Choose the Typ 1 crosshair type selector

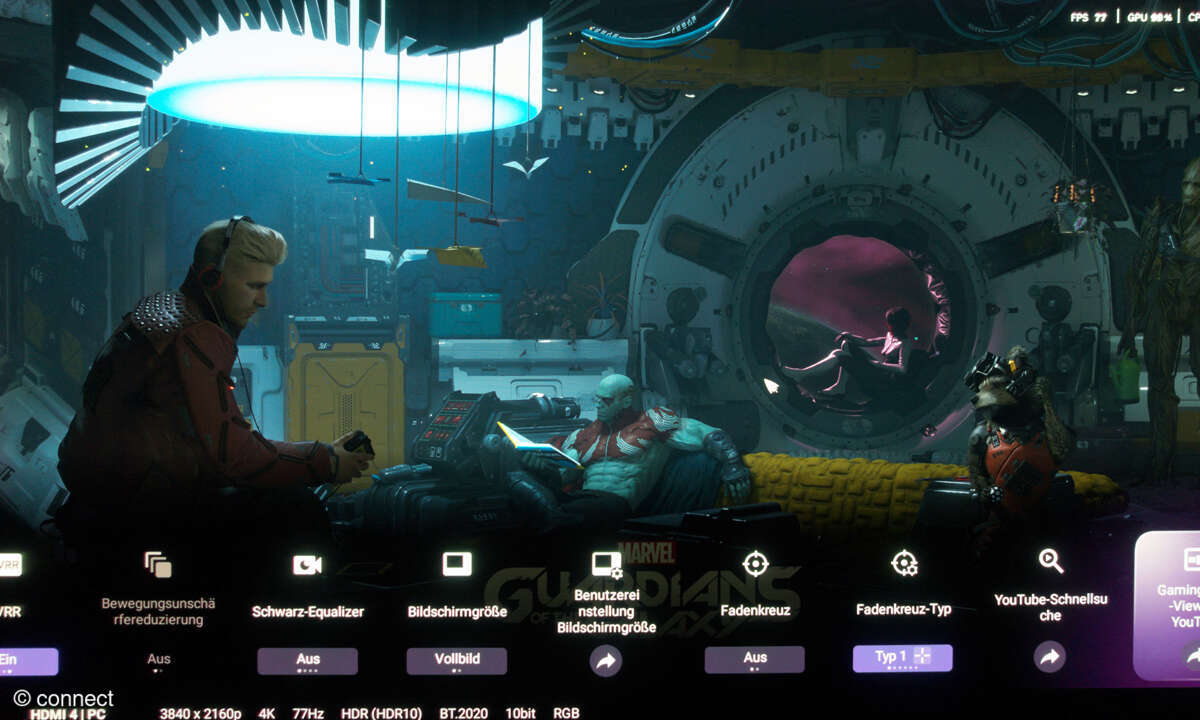pyautogui.click(x=902, y=657)
